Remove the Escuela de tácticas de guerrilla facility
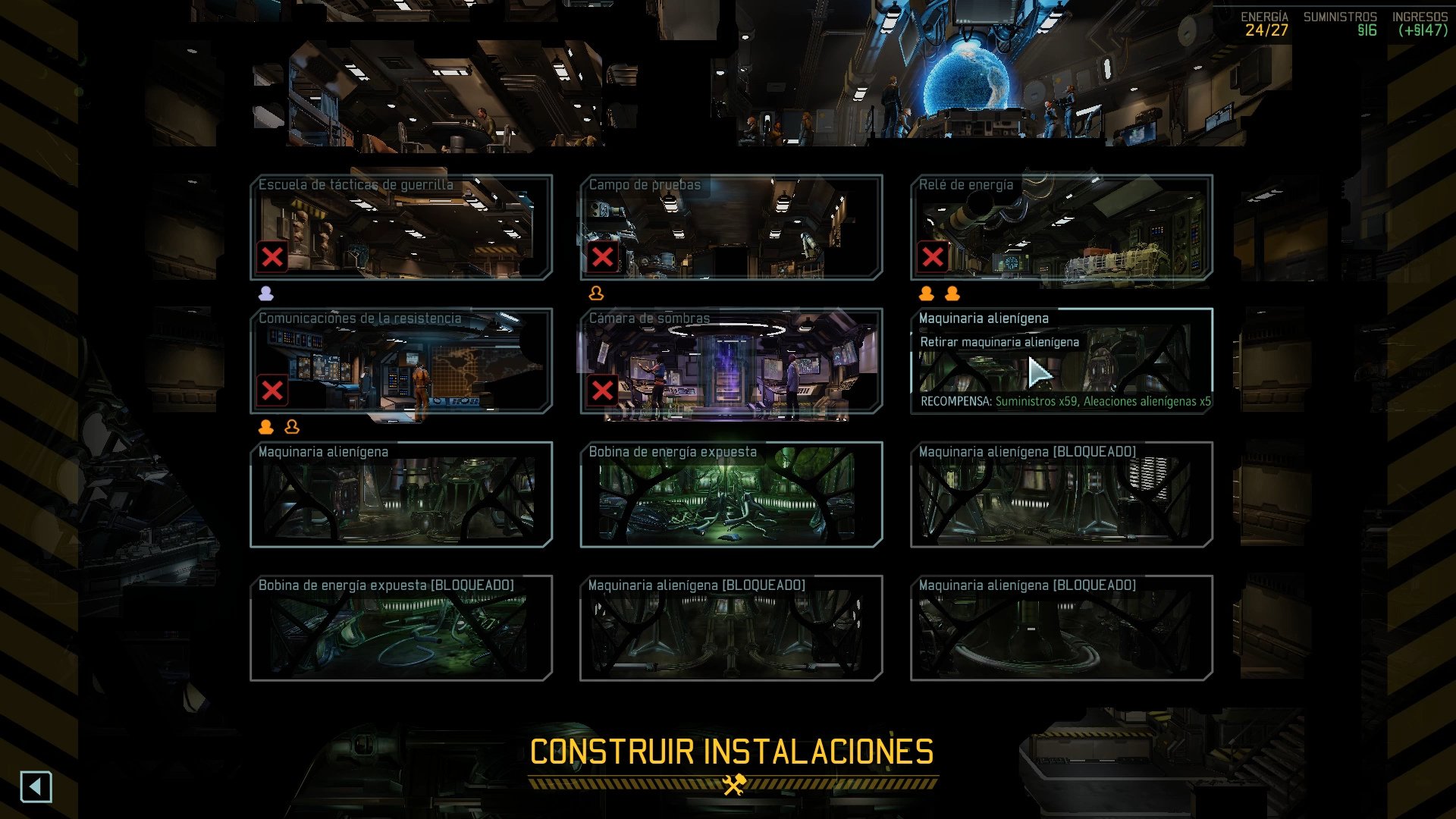 272,257
